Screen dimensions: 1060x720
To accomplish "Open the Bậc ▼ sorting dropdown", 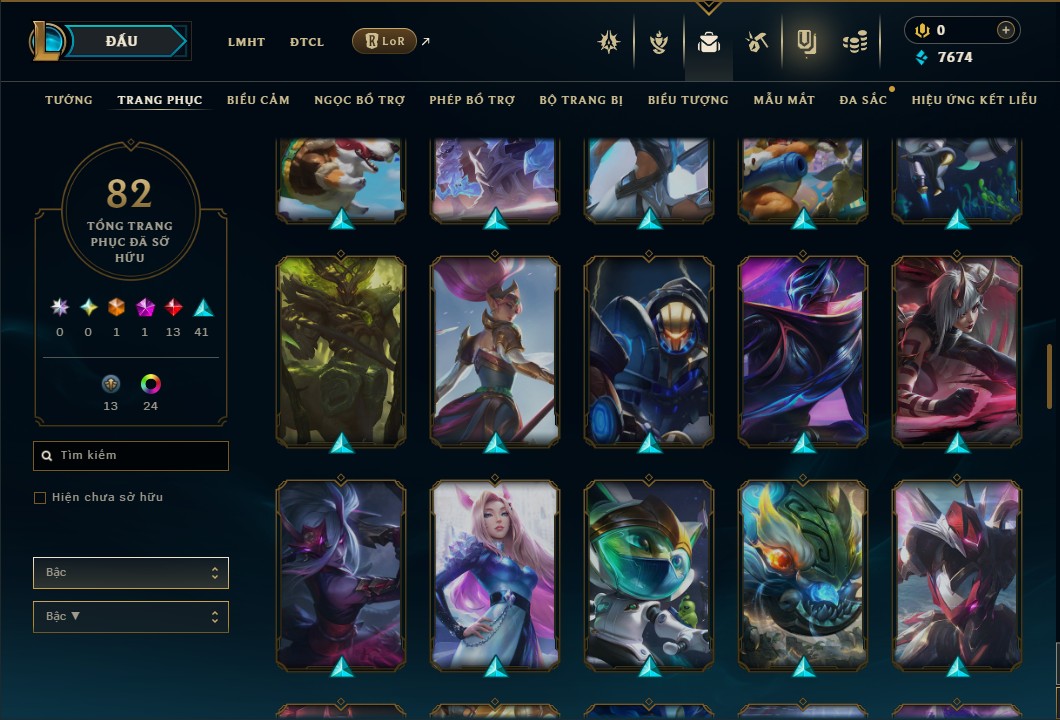I will (131, 617).
